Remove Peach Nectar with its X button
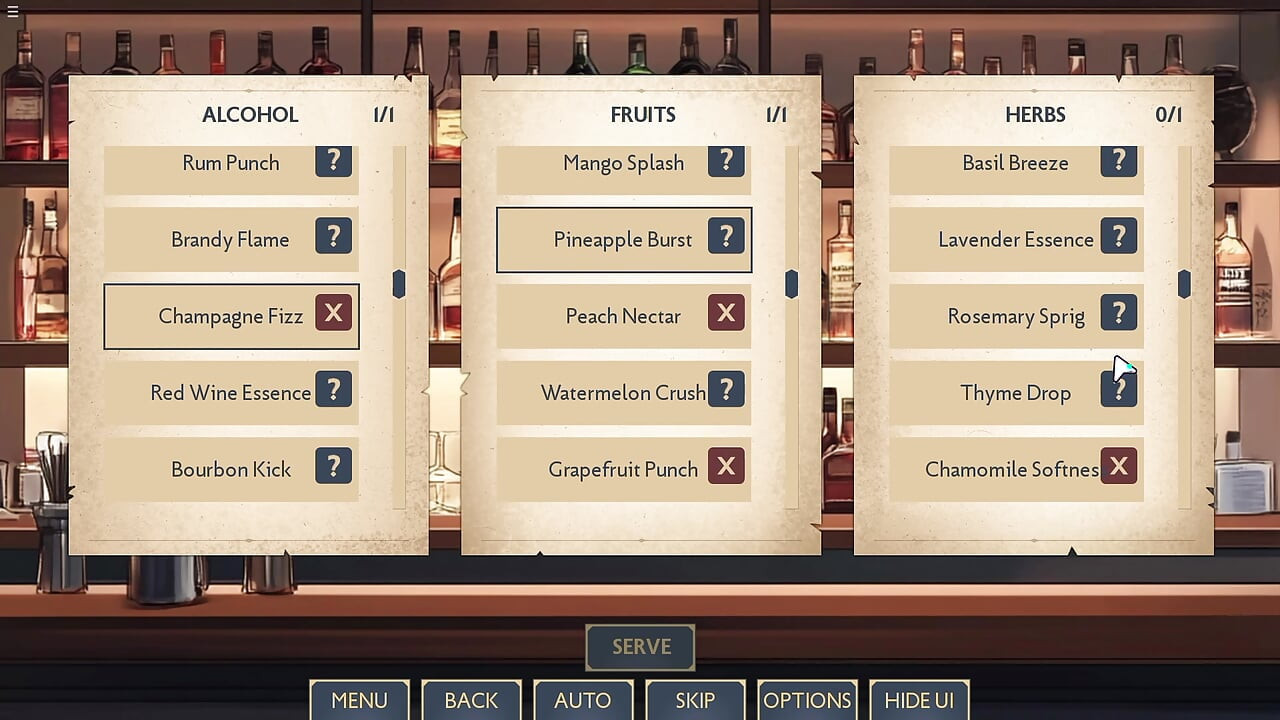 click(x=726, y=314)
